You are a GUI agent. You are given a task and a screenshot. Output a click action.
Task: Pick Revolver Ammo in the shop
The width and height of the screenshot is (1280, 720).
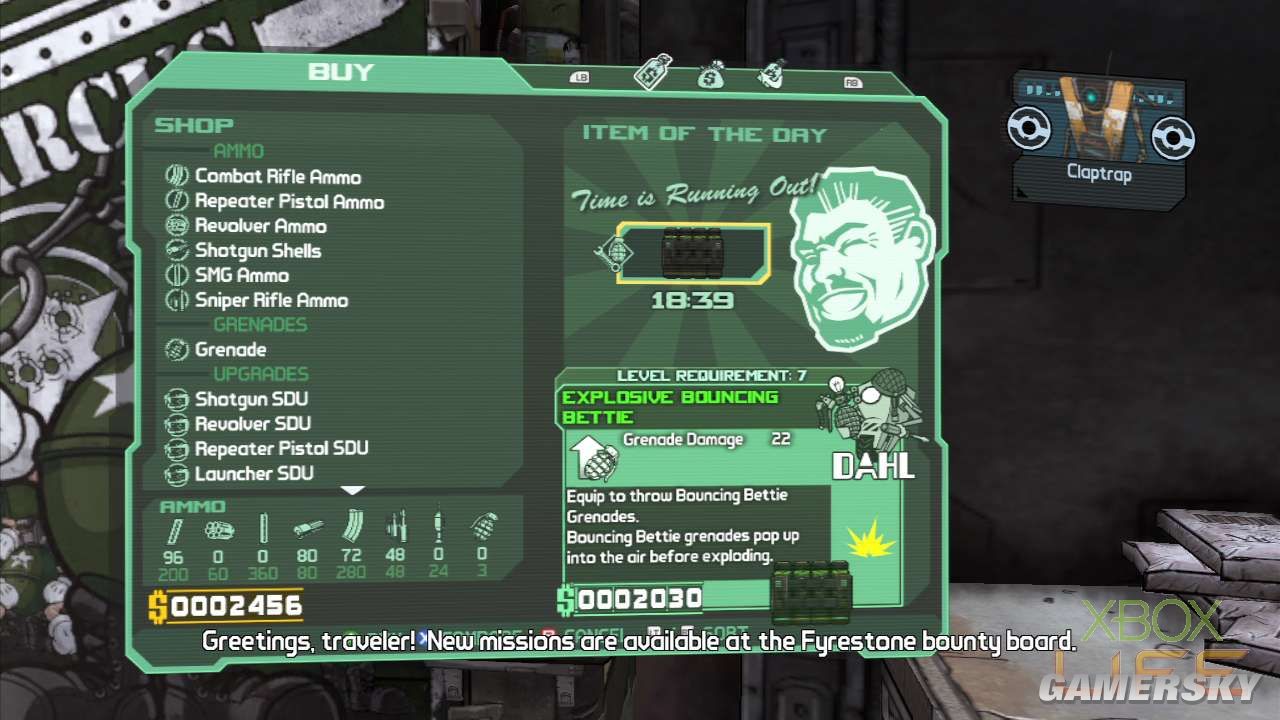click(260, 226)
